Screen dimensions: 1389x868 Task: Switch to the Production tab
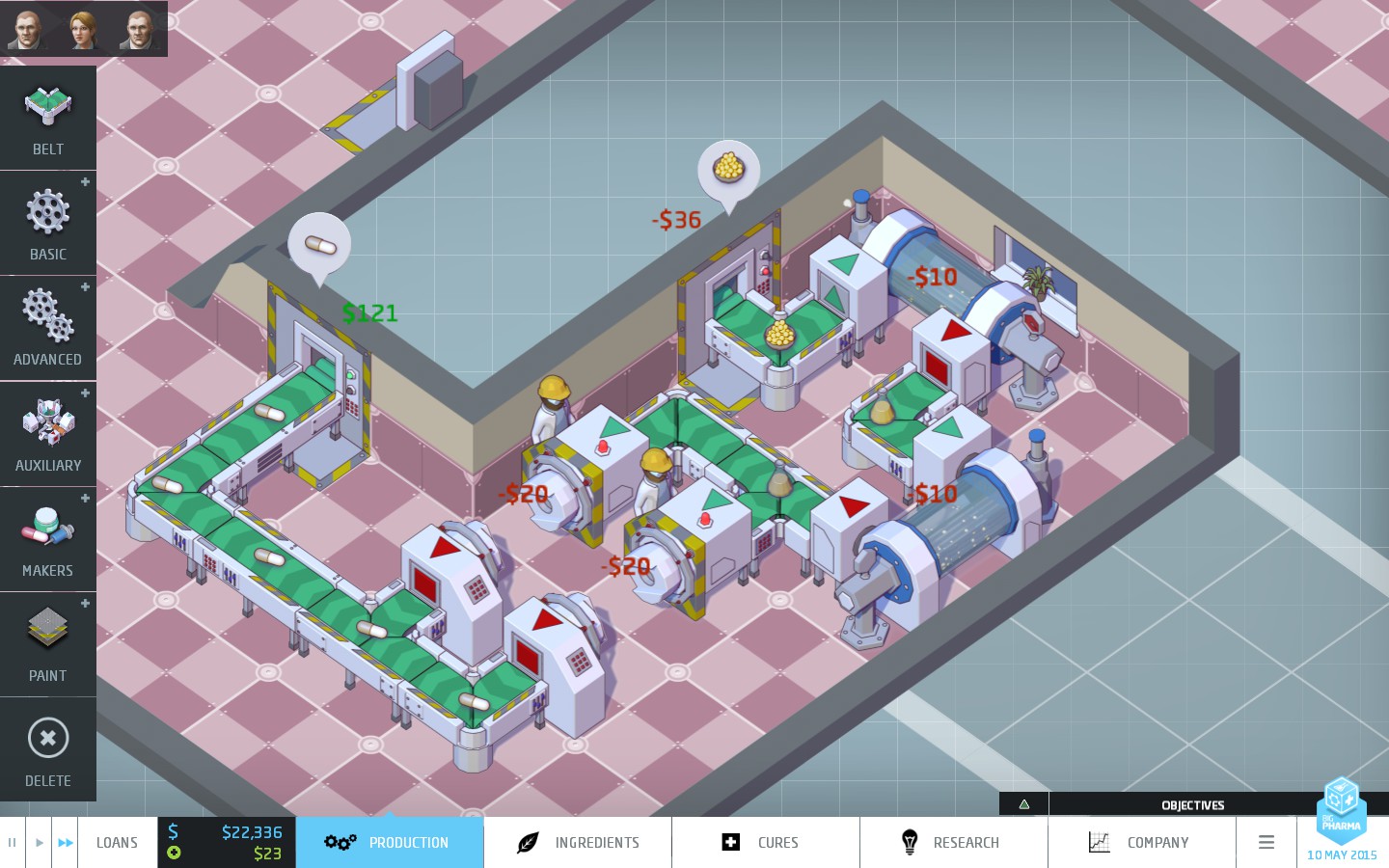click(x=390, y=843)
